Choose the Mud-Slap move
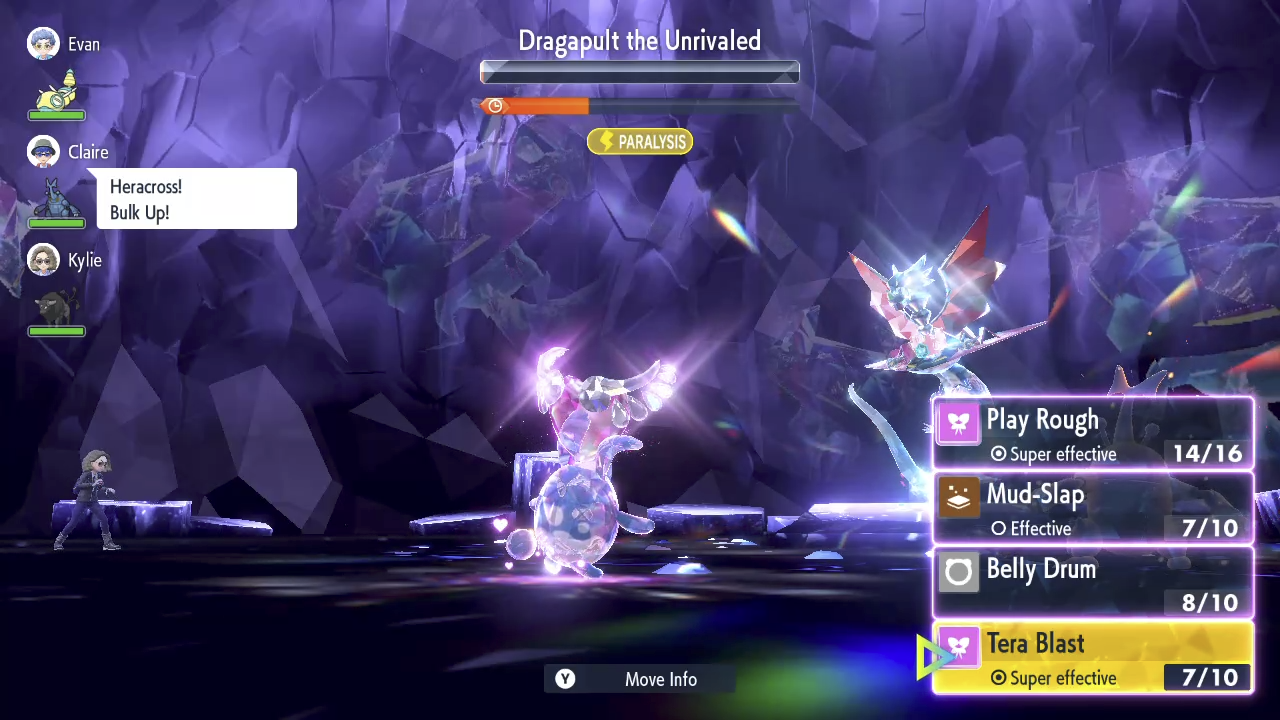 tap(1092, 509)
